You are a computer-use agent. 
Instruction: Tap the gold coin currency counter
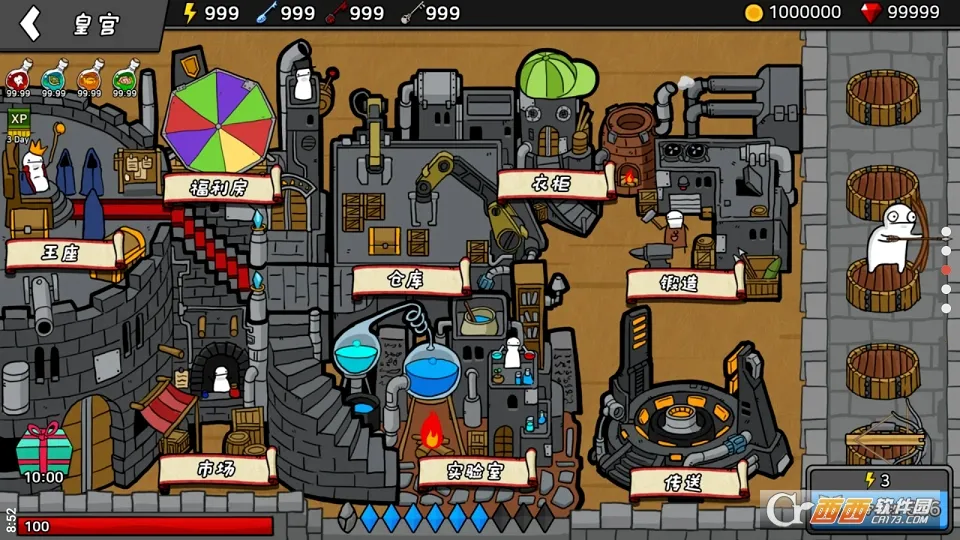coord(795,12)
